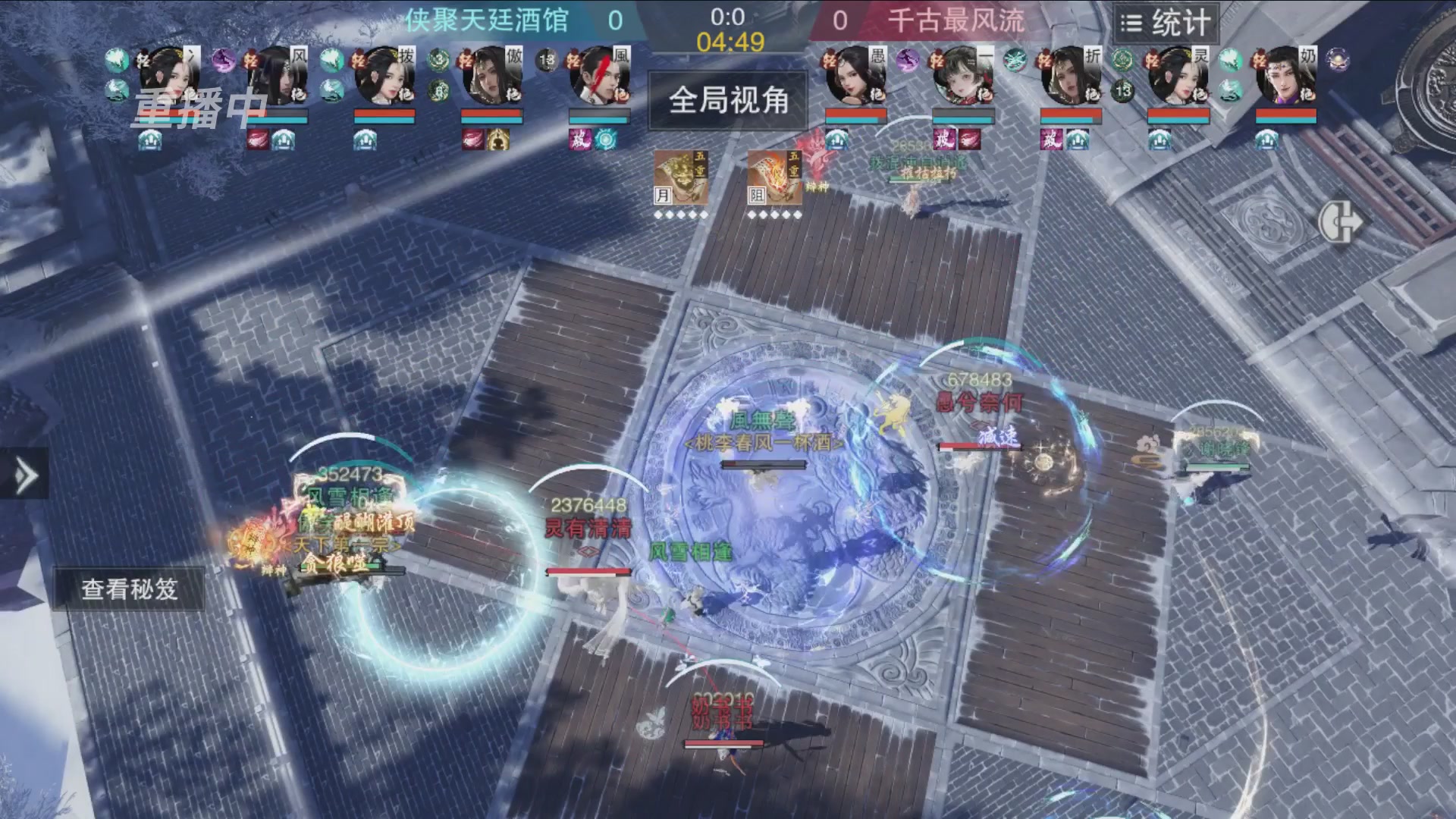Click the golden Buddha skill icon under 傲's bar
The height and width of the screenshot is (819, 1456).
tap(497, 140)
